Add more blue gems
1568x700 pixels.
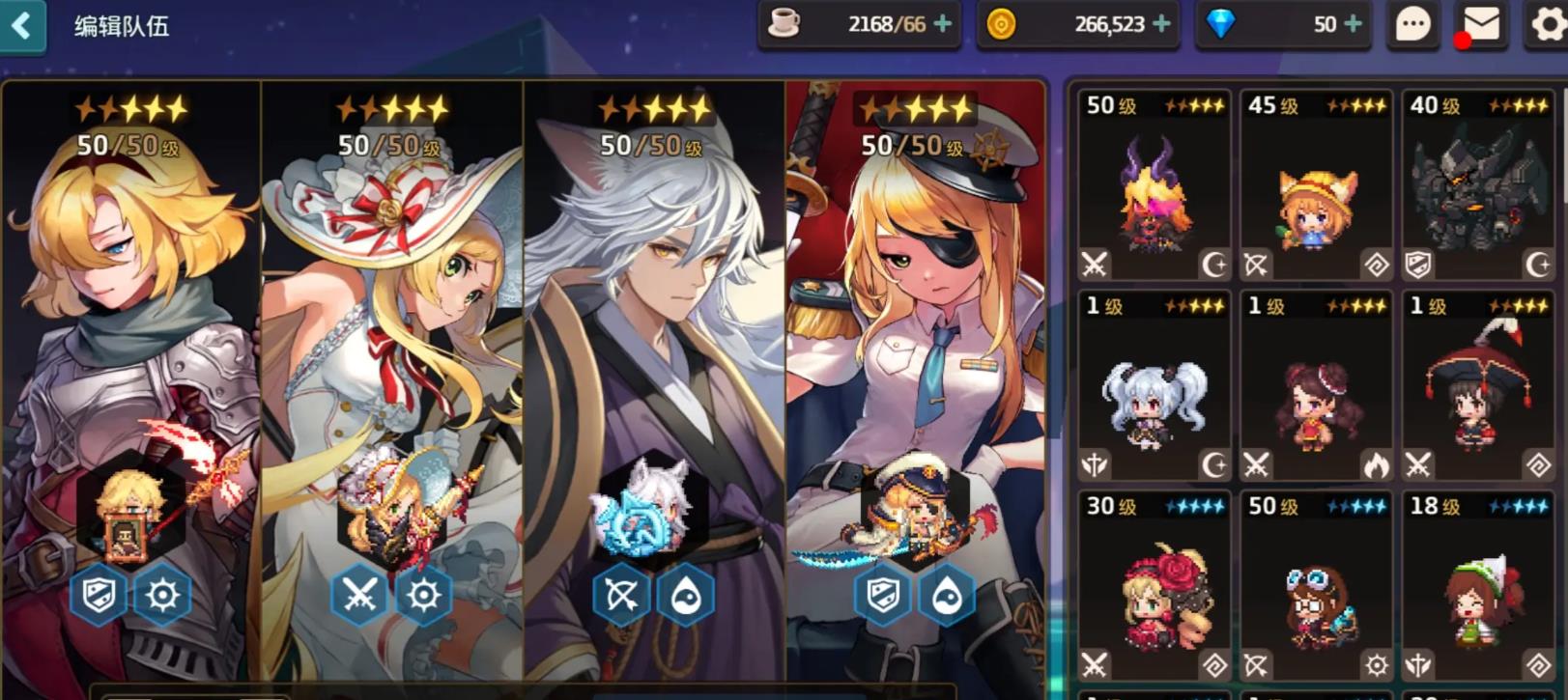(x=1353, y=24)
